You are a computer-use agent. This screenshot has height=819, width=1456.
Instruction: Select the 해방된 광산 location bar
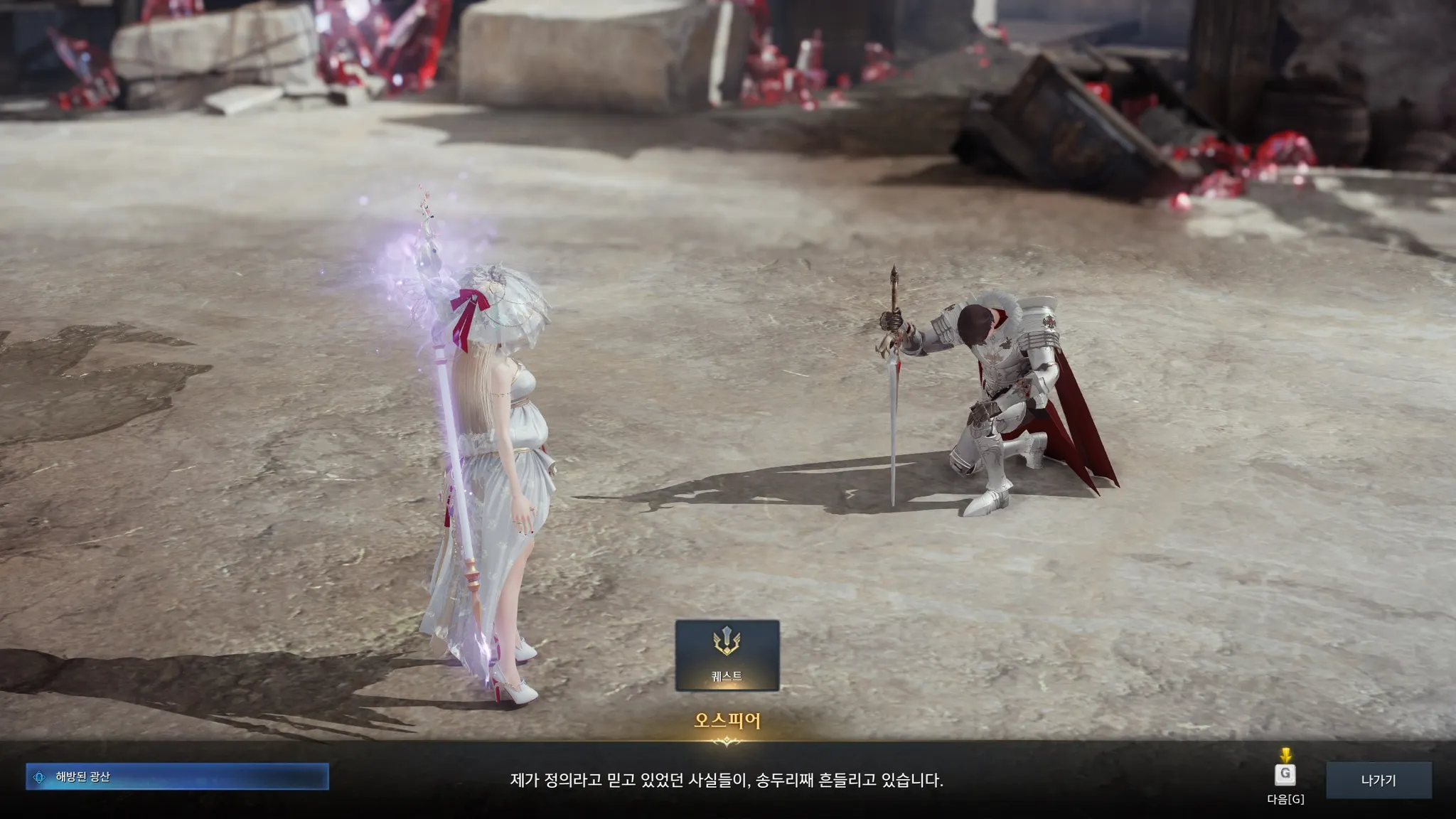pos(177,777)
